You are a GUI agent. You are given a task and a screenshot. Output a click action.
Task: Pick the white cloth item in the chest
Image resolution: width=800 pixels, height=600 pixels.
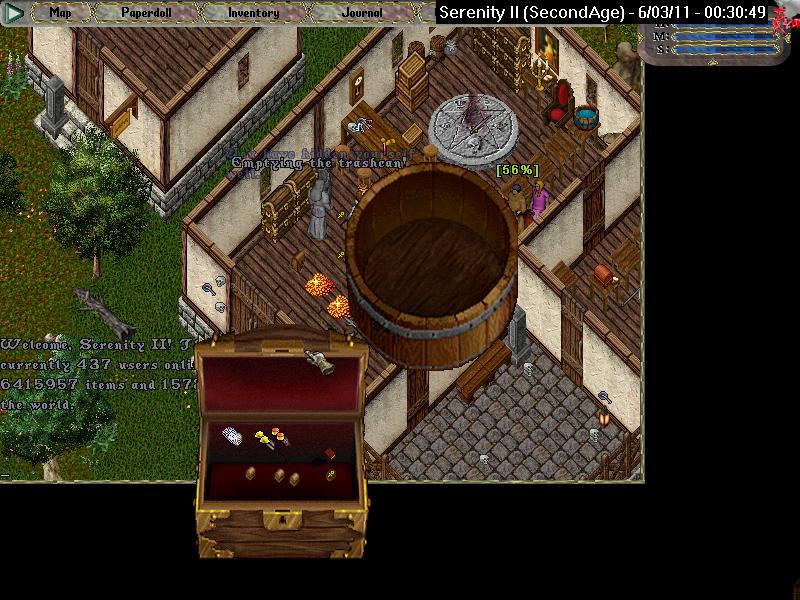(x=232, y=435)
